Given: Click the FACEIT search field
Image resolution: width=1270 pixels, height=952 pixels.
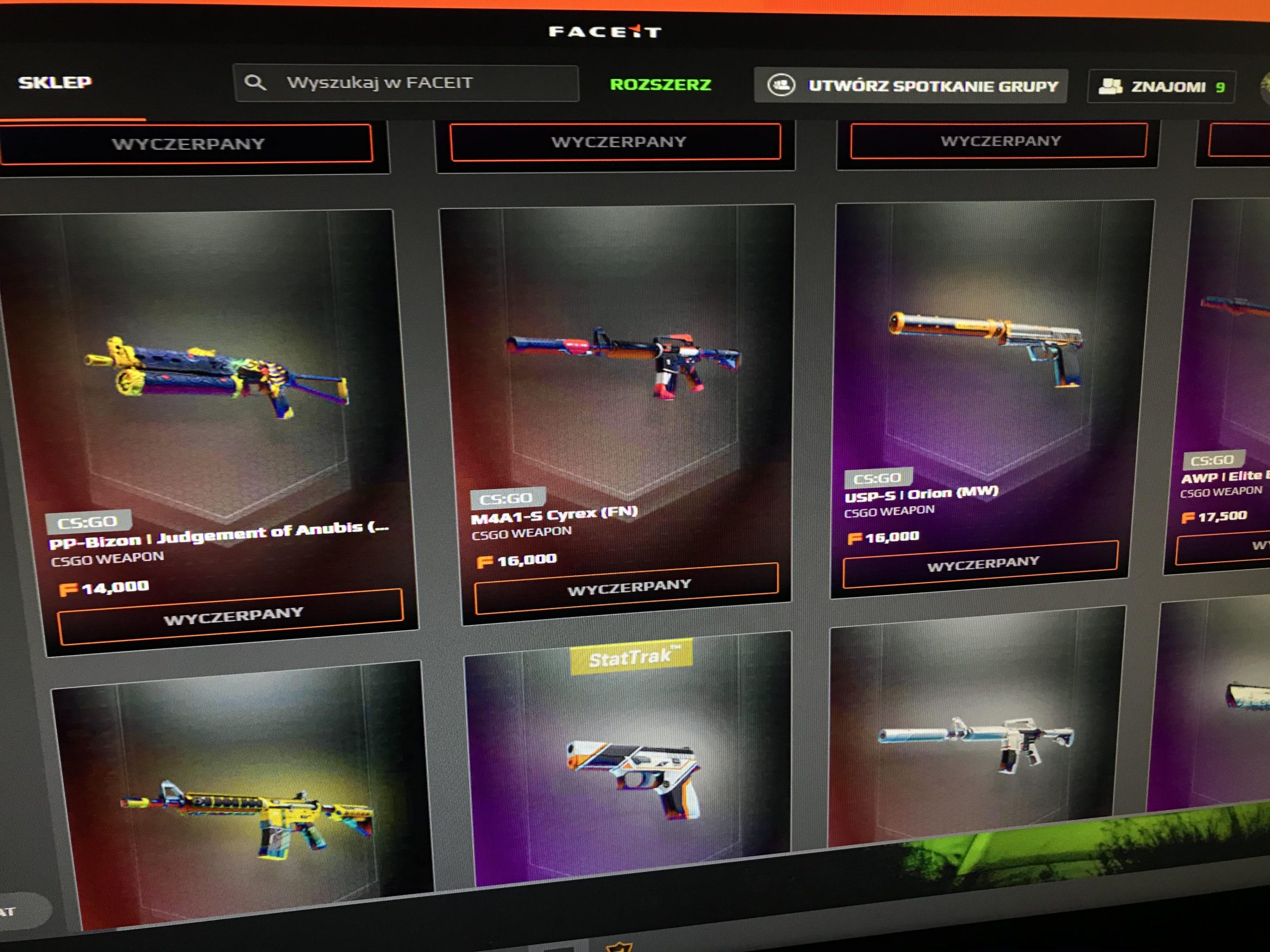Looking at the screenshot, I should 406,83.
